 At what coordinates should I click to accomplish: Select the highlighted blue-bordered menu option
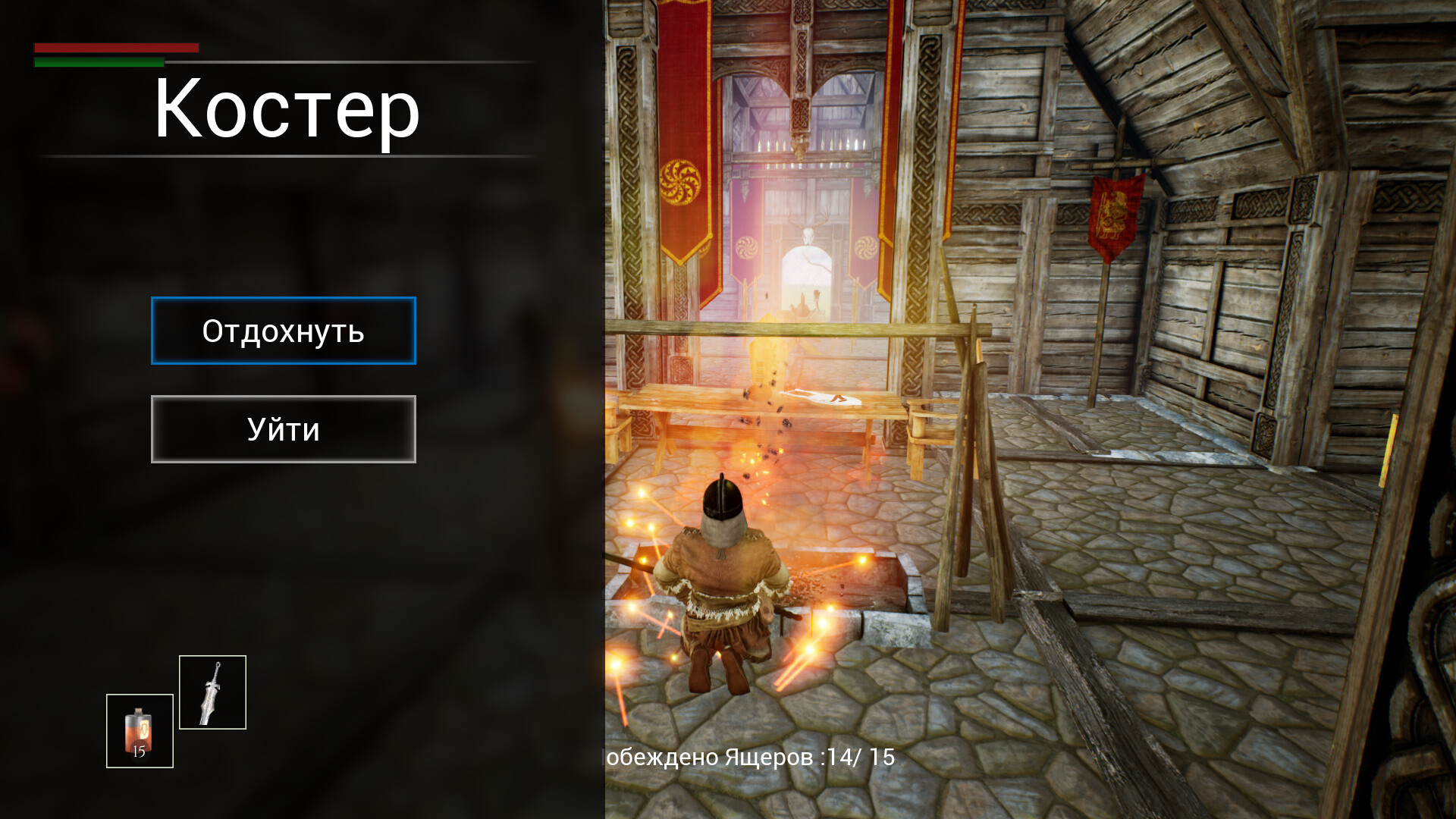283,331
